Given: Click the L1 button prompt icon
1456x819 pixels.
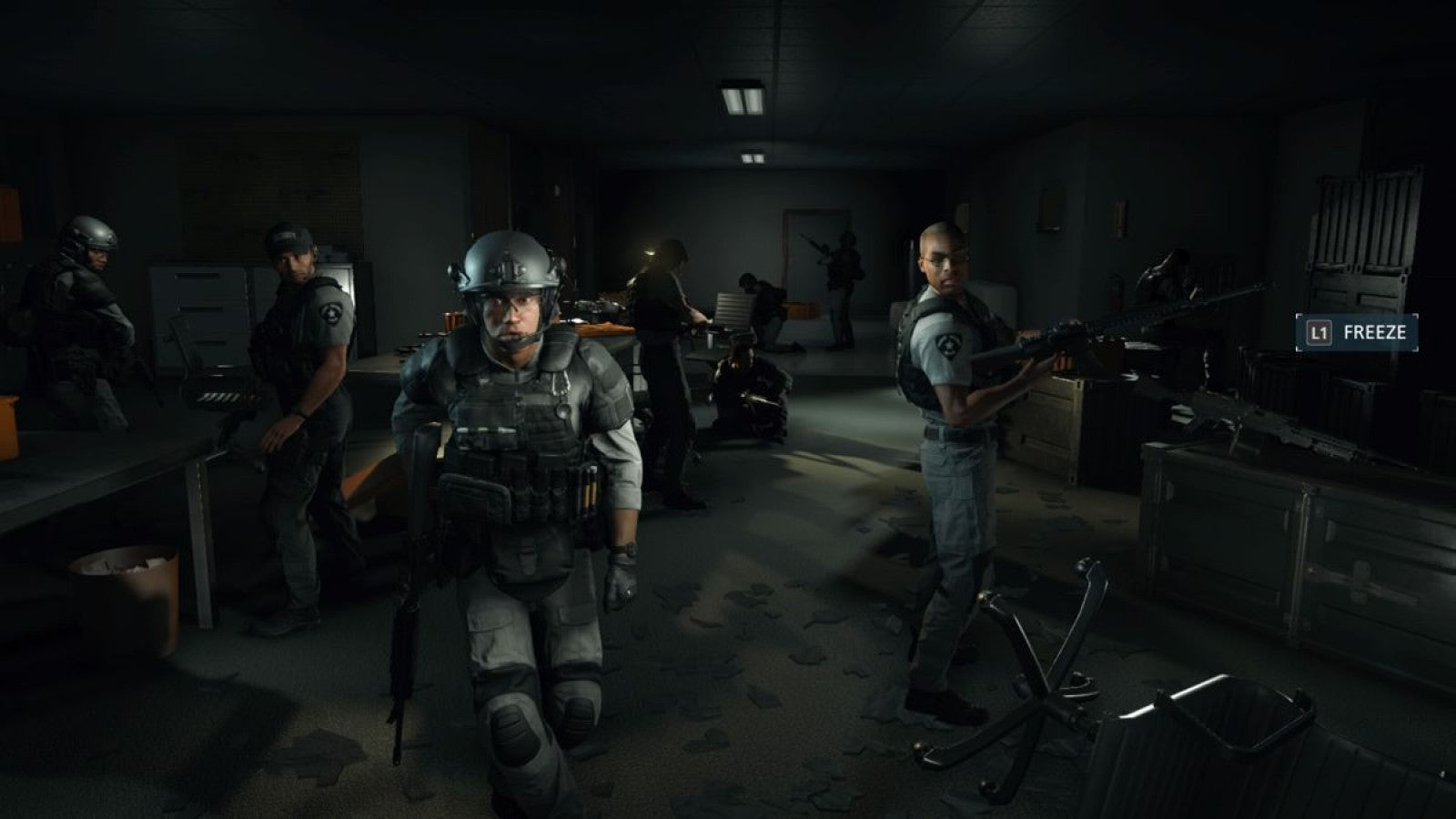Looking at the screenshot, I should (x=1321, y=334).
